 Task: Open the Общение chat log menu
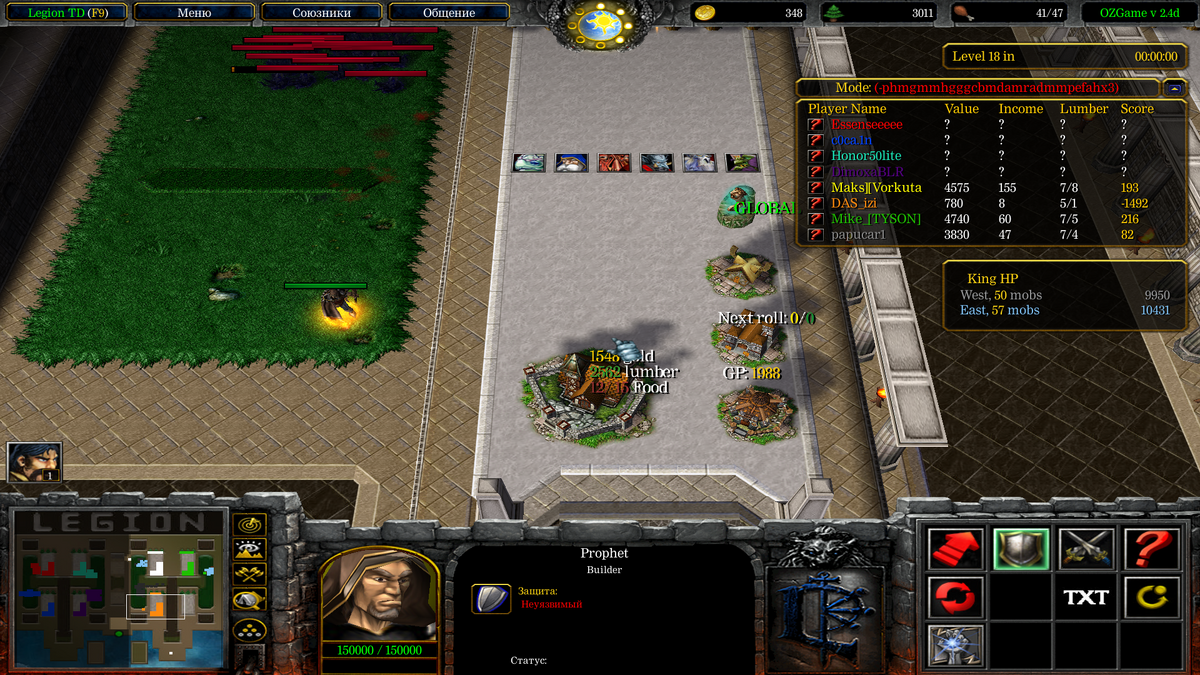point(449,13)
